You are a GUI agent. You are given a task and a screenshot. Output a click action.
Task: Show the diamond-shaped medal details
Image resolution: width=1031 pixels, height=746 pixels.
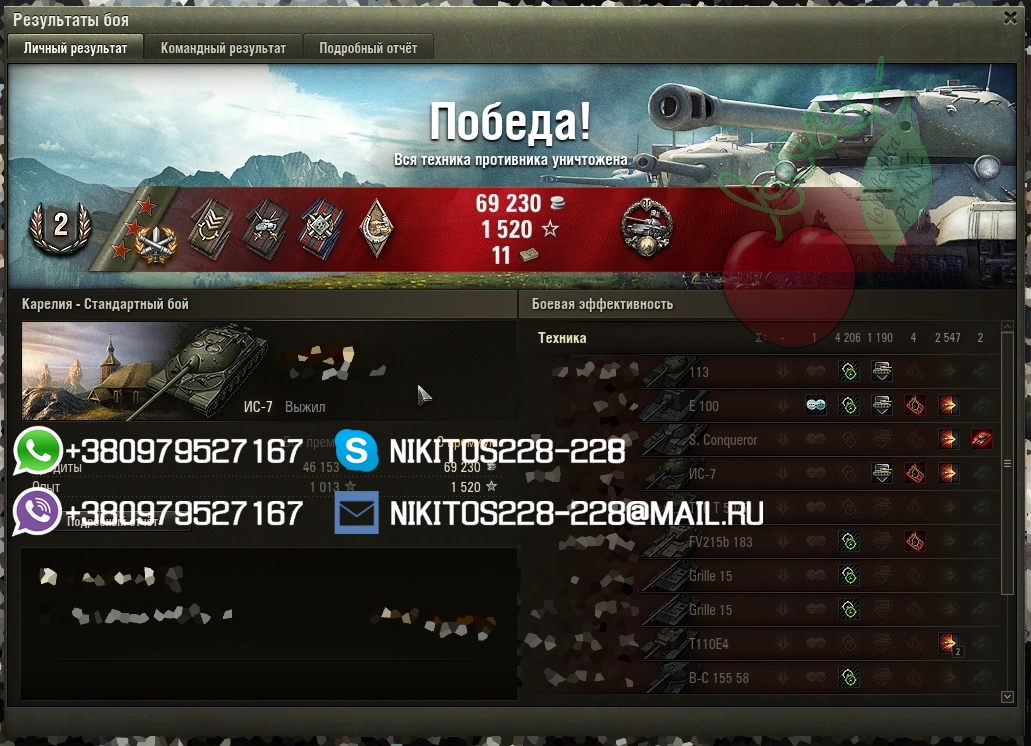click(x=377, y=226)
